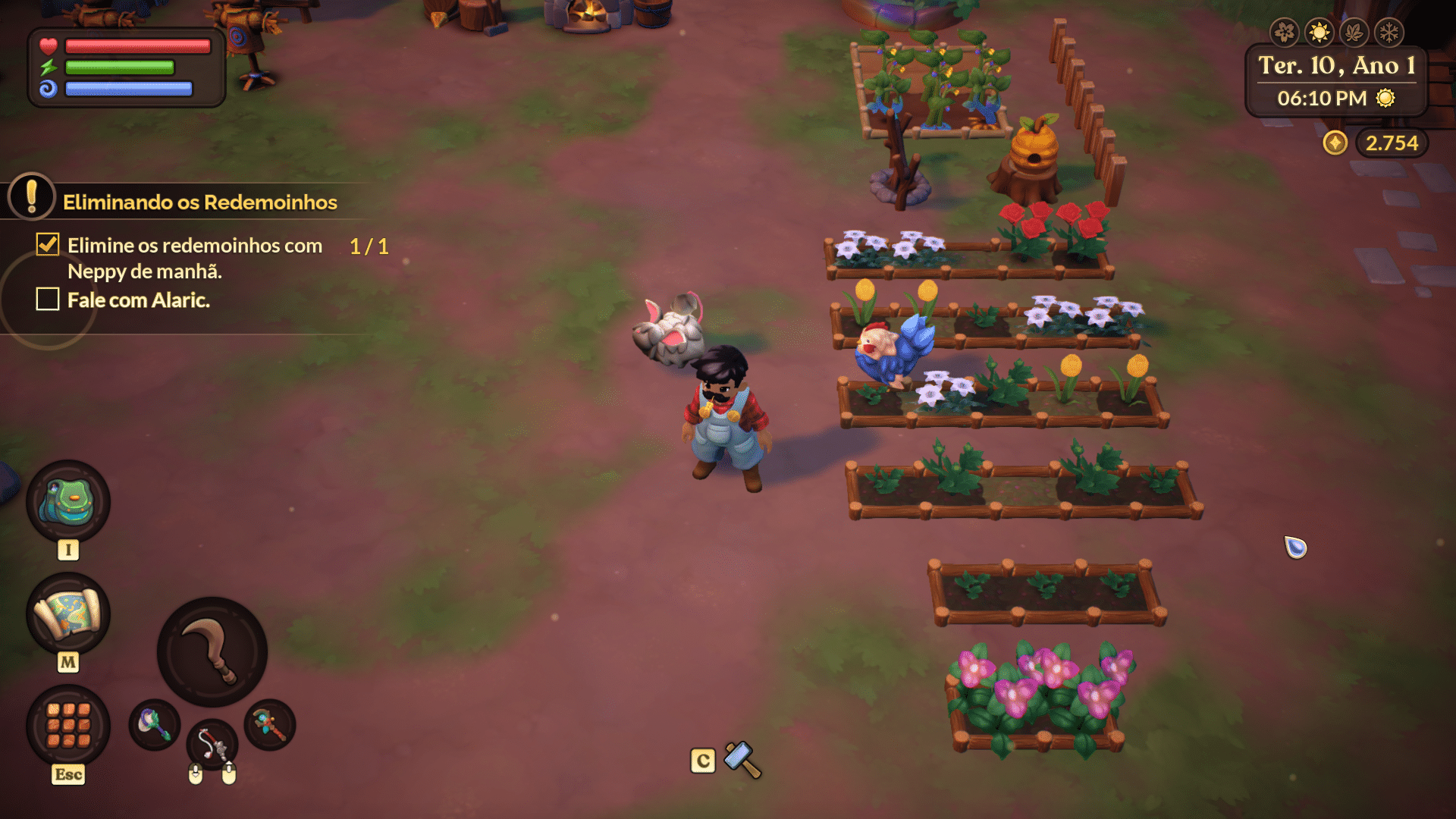Expand the 'Eliminando os Redemoinhos' quest panel
Viewport: 1456px width, 819px height.
(x=200, y=202)
